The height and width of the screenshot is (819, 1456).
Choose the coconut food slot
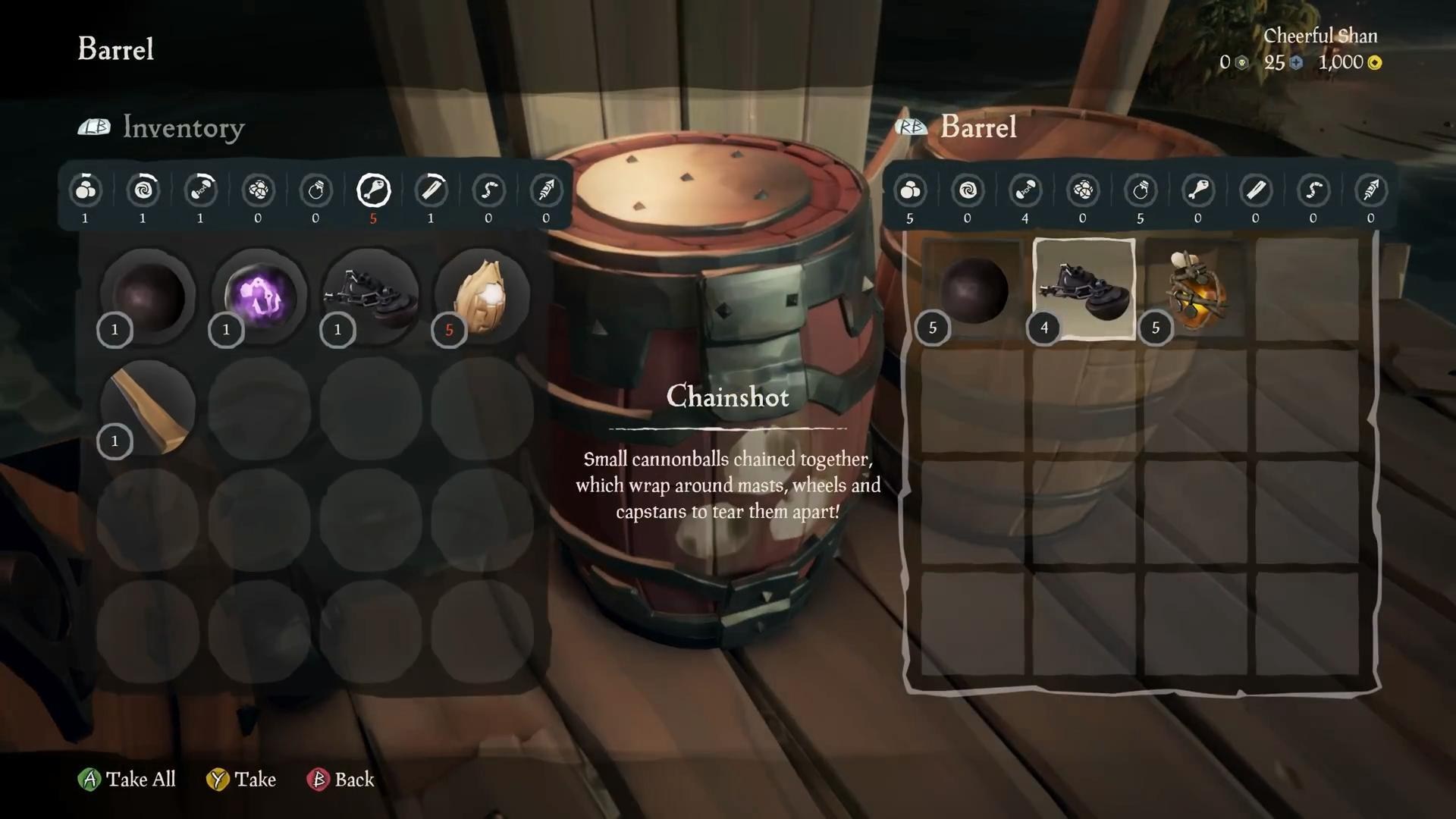tap(482, 297)
